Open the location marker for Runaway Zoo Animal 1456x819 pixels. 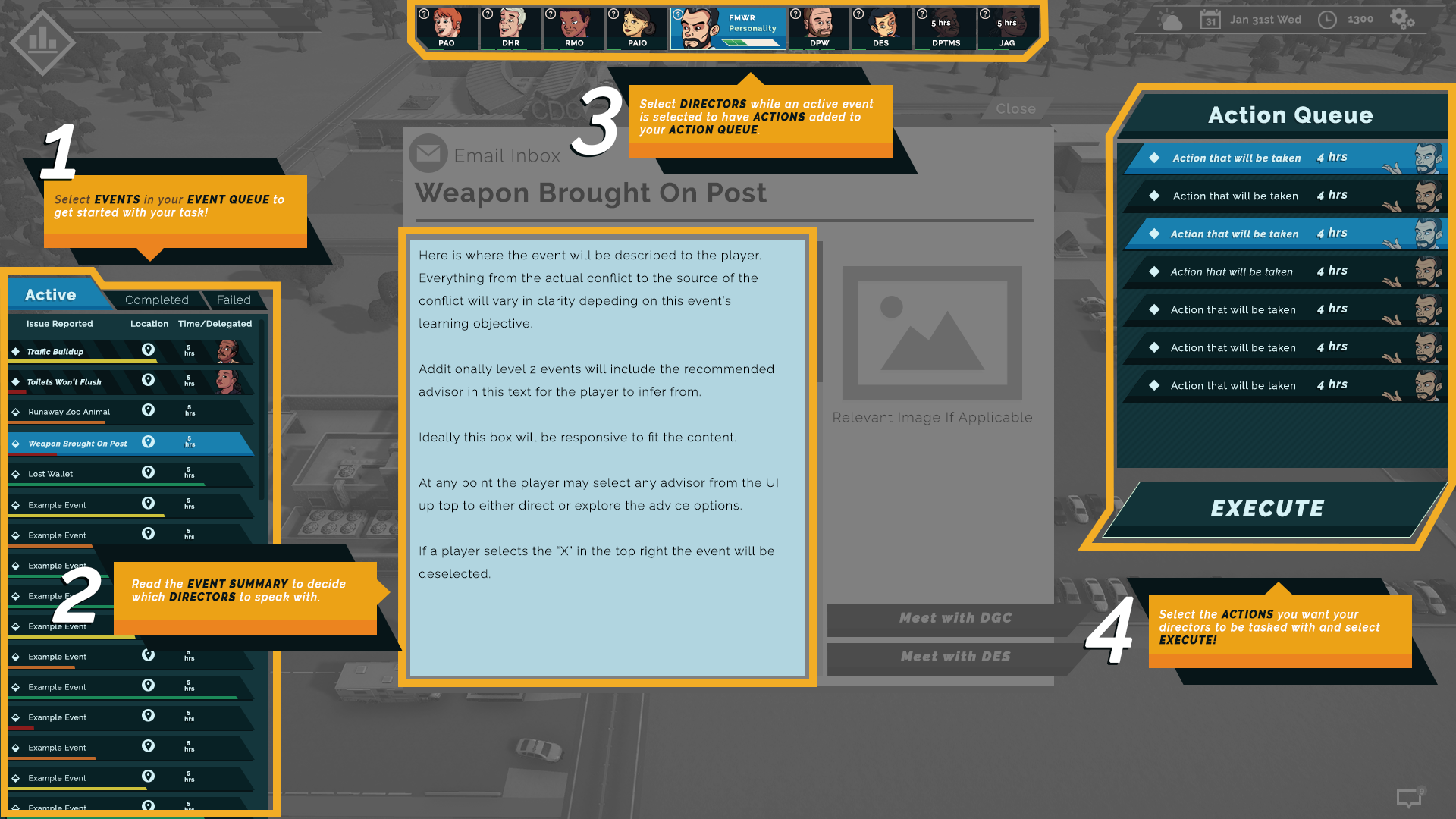[148, 410]
